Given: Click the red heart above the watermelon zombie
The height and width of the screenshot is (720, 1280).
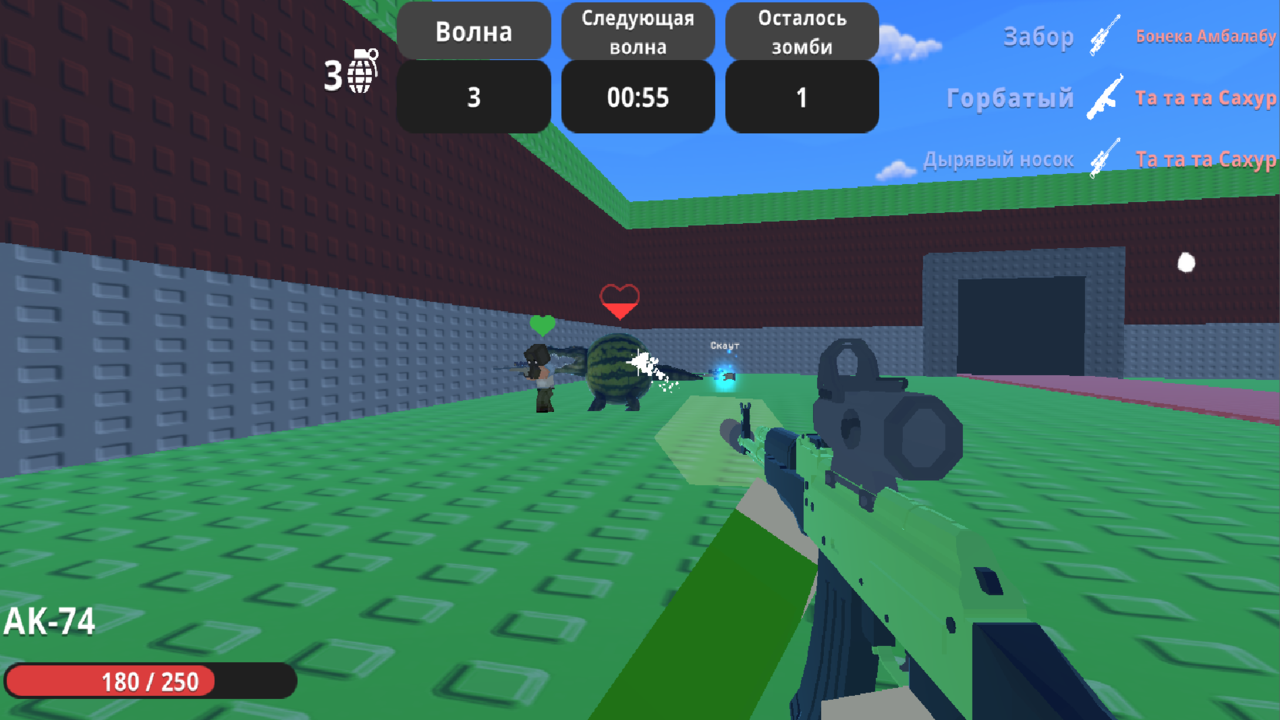Looking at the screenshot, I should 619,300.
